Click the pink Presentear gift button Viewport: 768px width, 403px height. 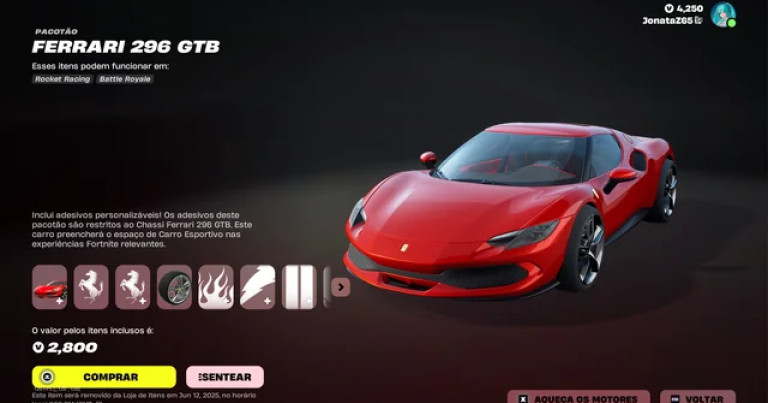[225, 377]
